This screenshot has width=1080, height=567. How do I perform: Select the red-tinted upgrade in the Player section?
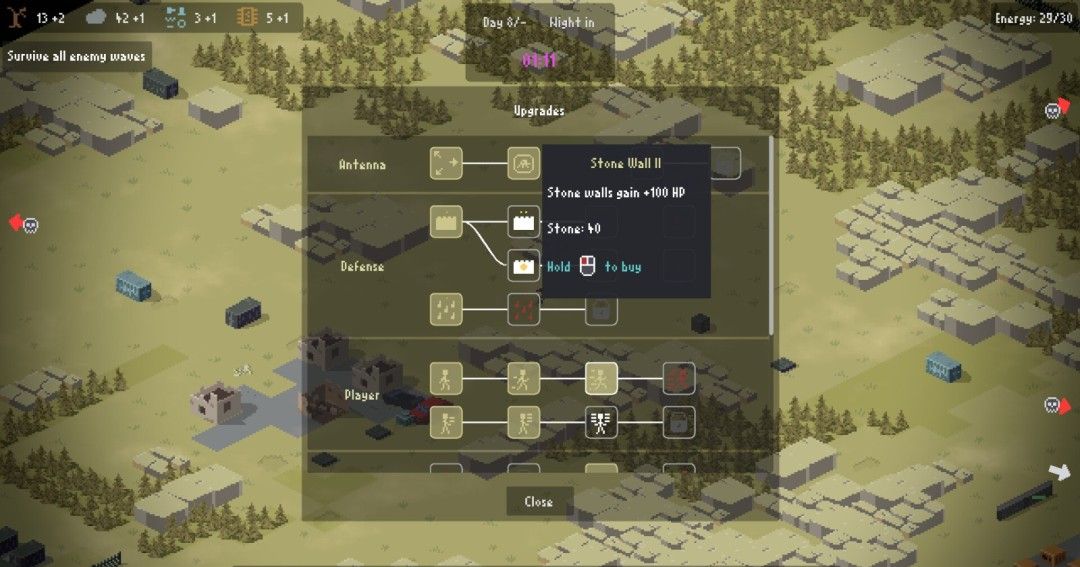pyautogui.click(x=679, y=378)
